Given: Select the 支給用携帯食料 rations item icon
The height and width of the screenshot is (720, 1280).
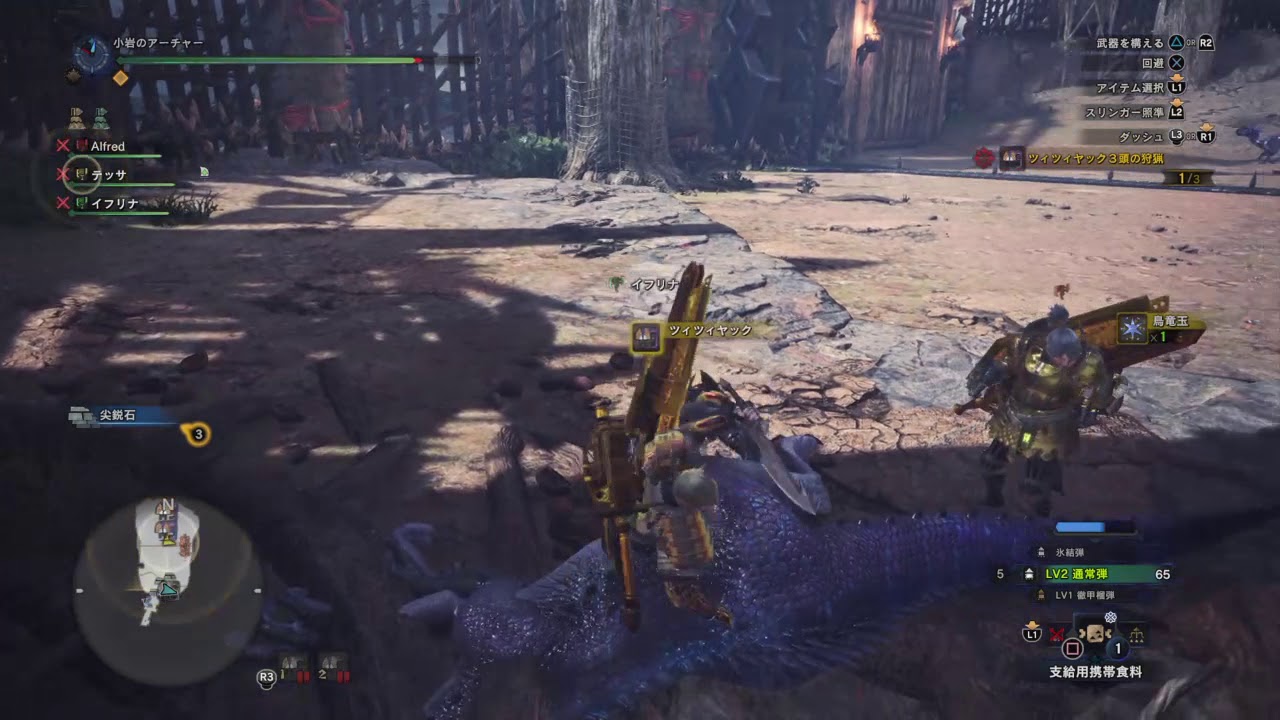Looking at the screenshot, I should point(1096,633).
